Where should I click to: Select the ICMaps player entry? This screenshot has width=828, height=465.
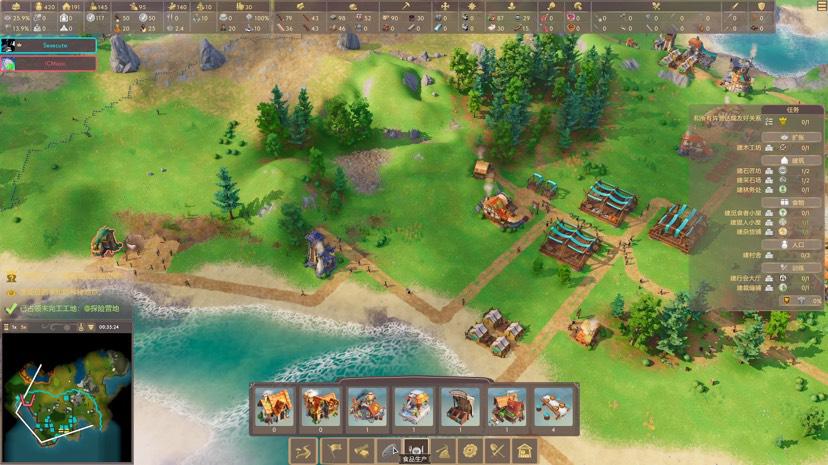tap(50, 63)
